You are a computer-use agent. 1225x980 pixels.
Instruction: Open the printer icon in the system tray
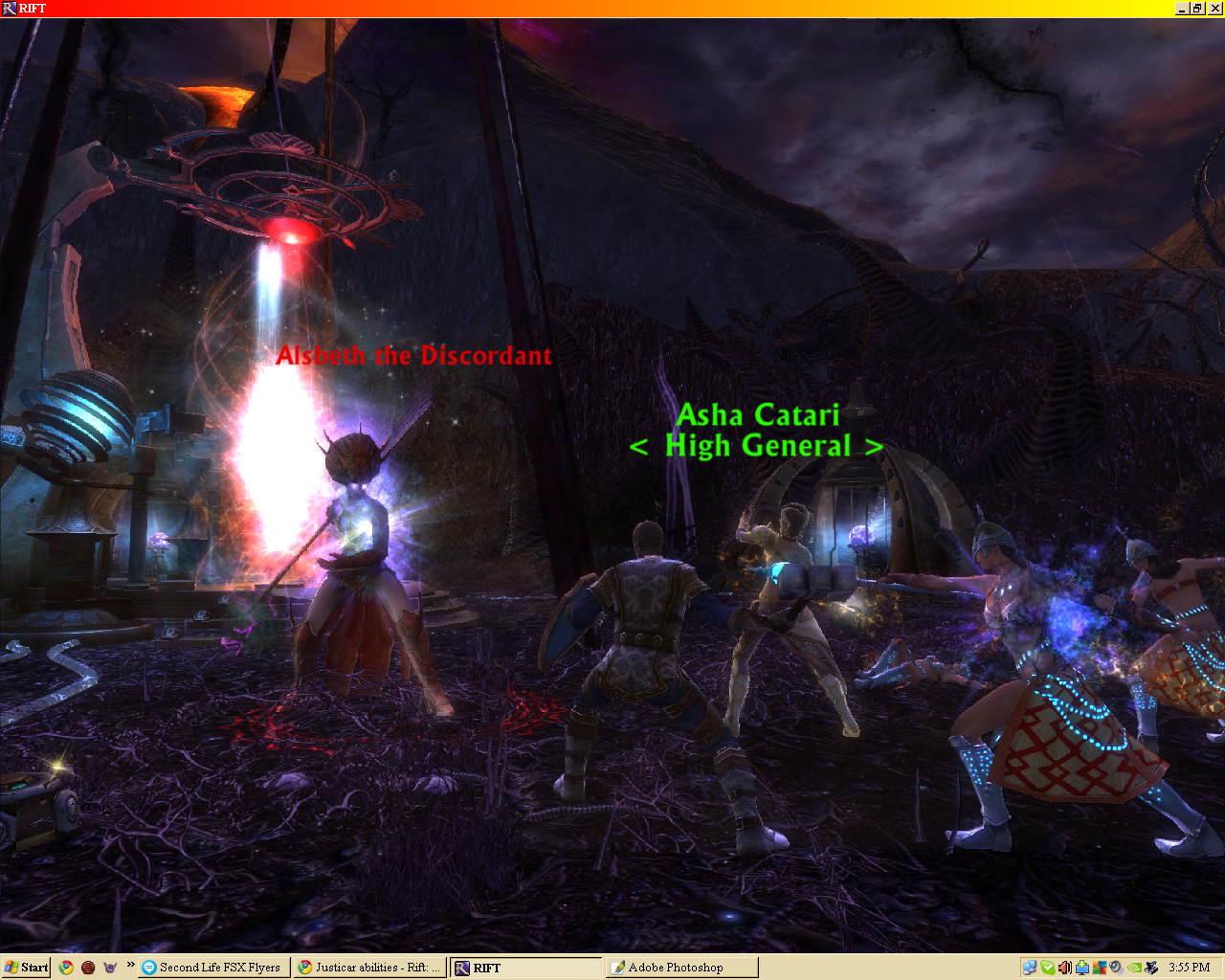(x=1152, y=968)
